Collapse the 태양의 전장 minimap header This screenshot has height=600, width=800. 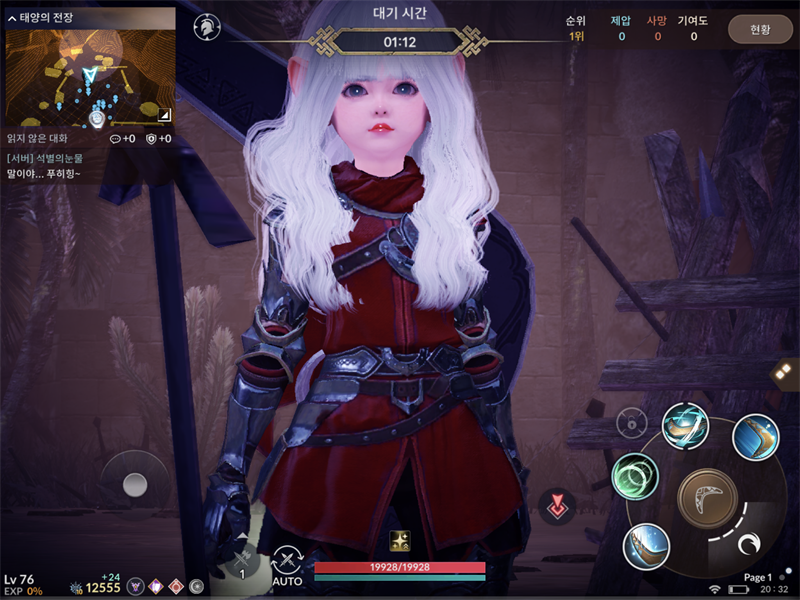[12, 18]
